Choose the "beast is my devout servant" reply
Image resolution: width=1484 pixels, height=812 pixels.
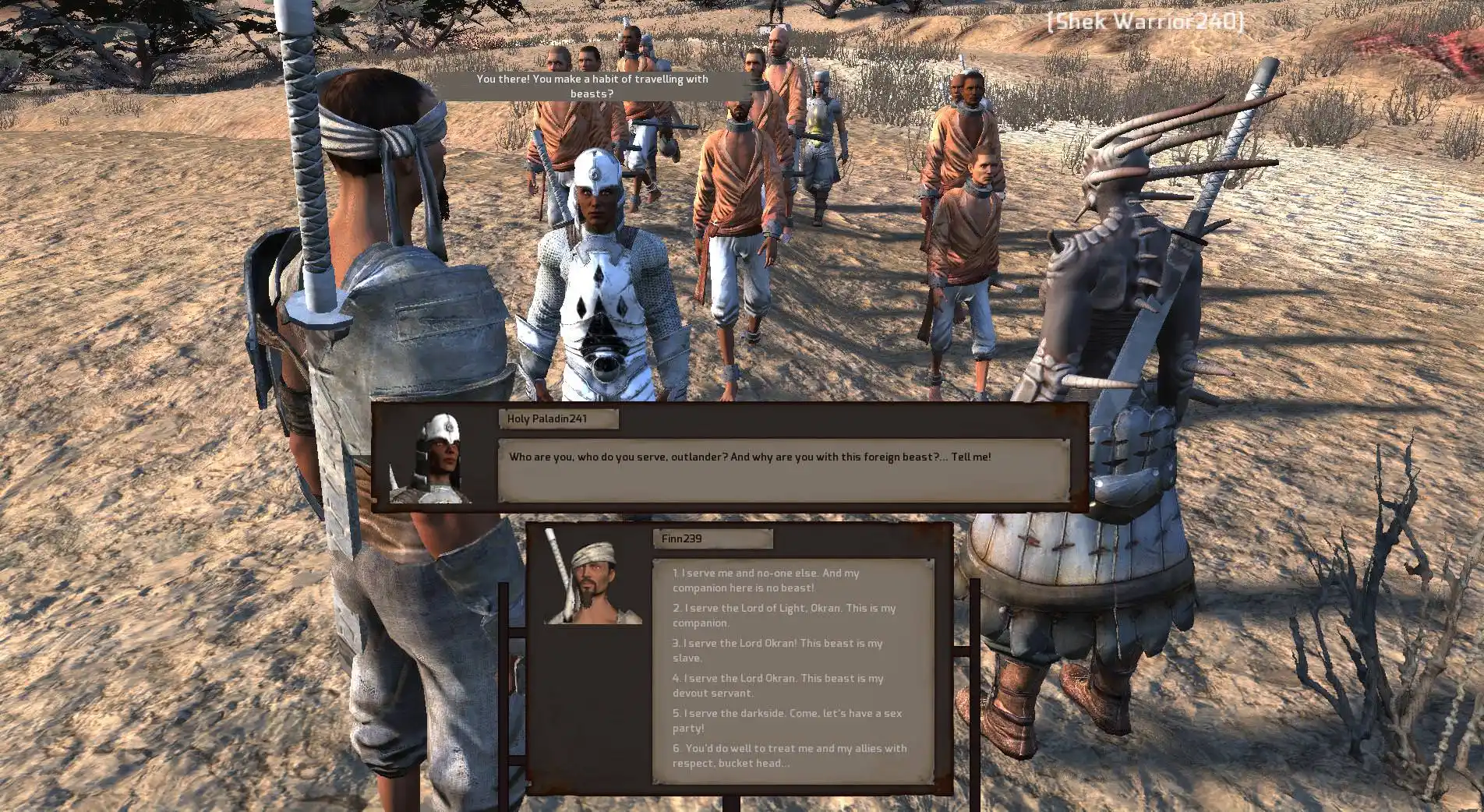(x=777, y=686)
